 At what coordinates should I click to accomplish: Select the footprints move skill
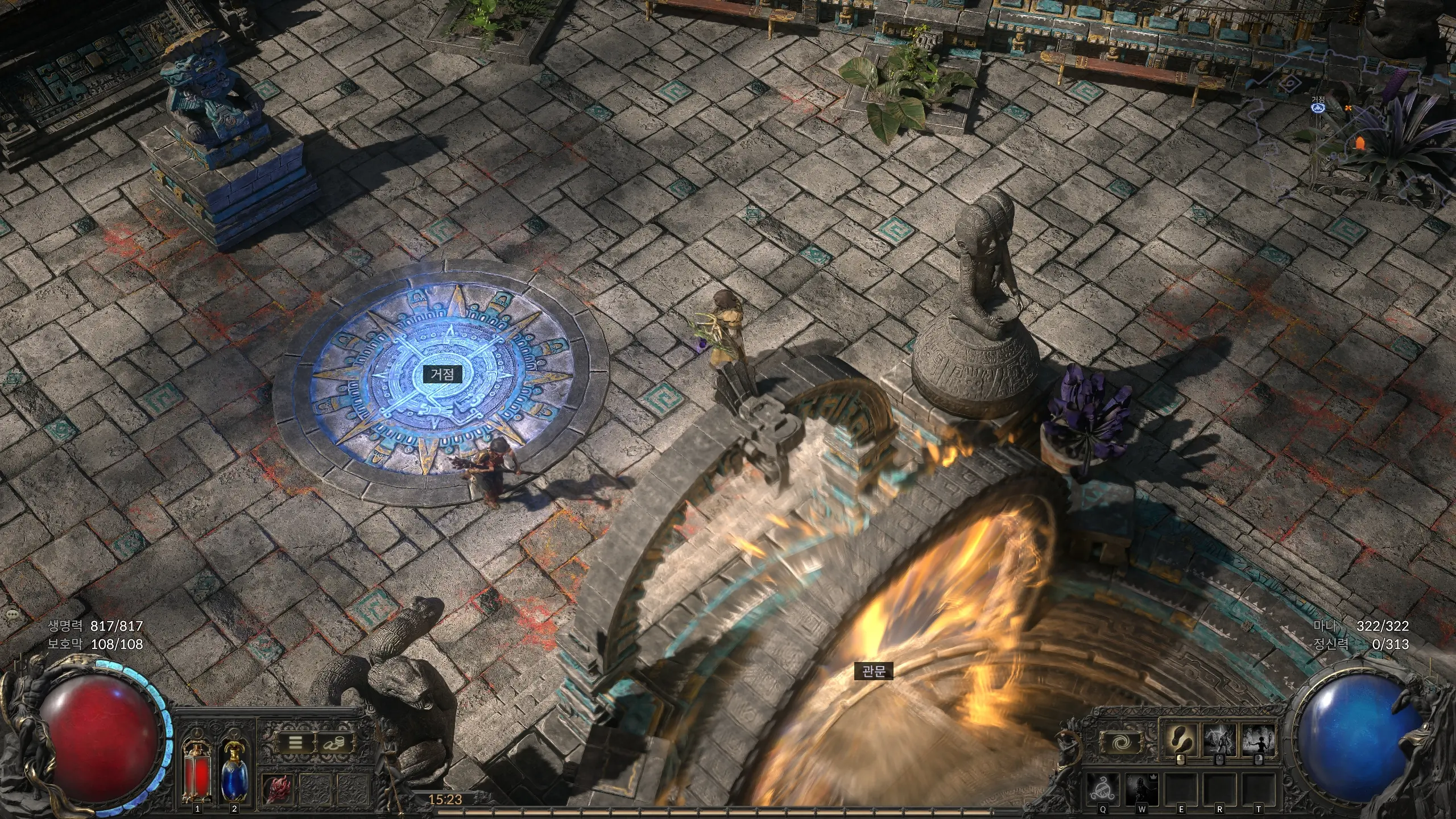click(1181, 739)
